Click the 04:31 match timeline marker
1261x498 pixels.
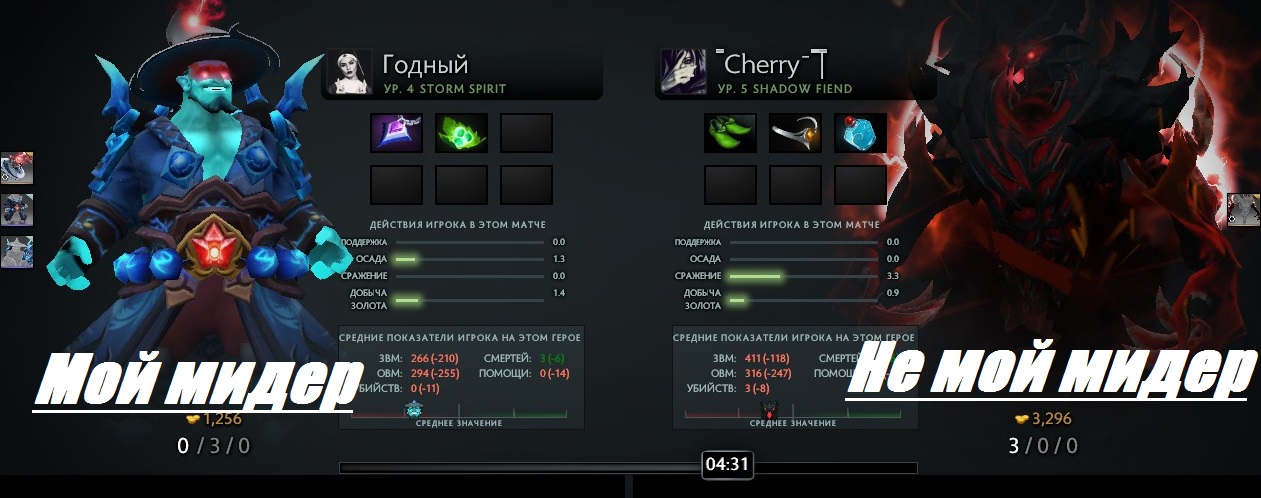[727, 464]
